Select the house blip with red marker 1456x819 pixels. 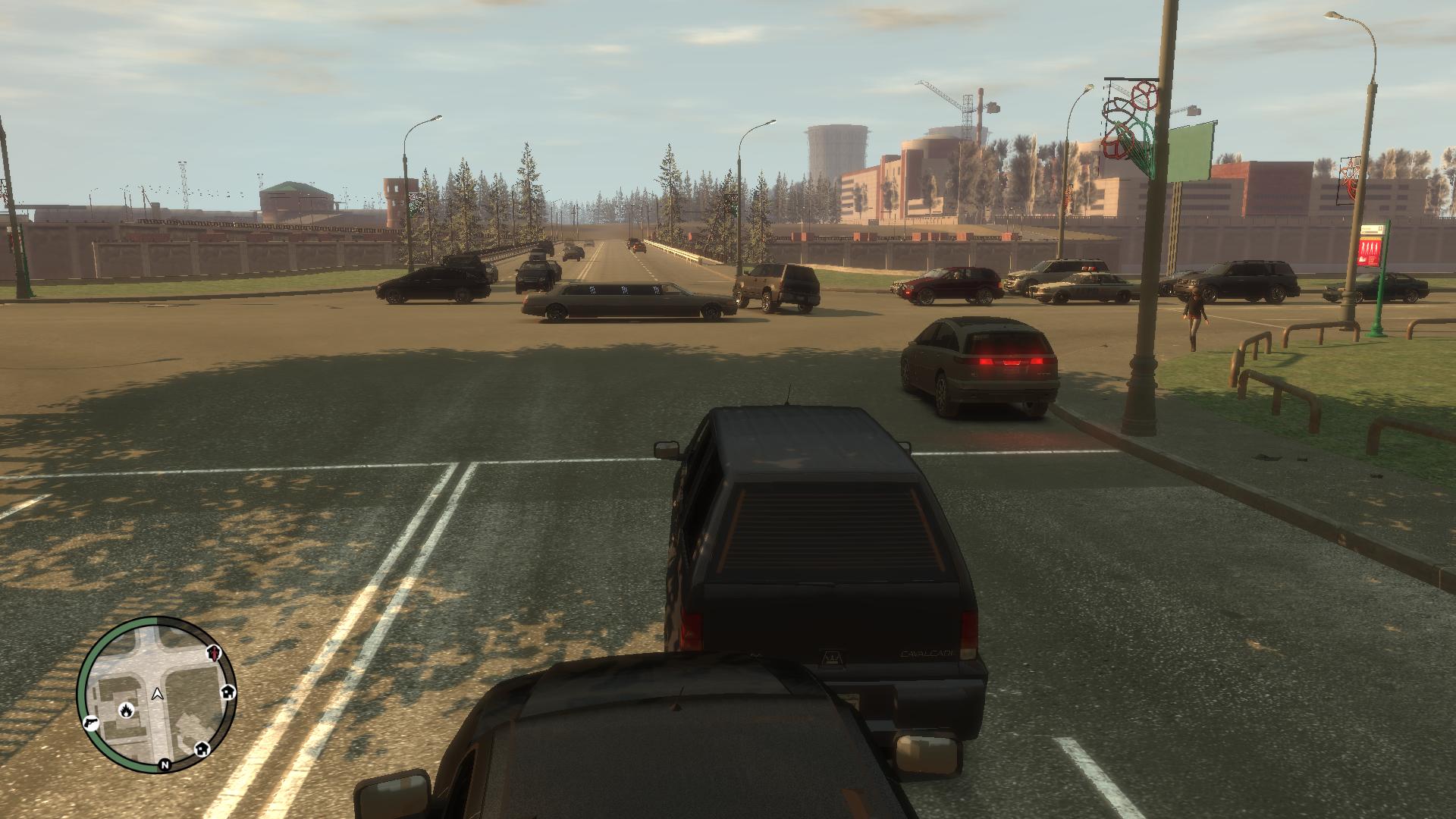(x=215, y=652)
